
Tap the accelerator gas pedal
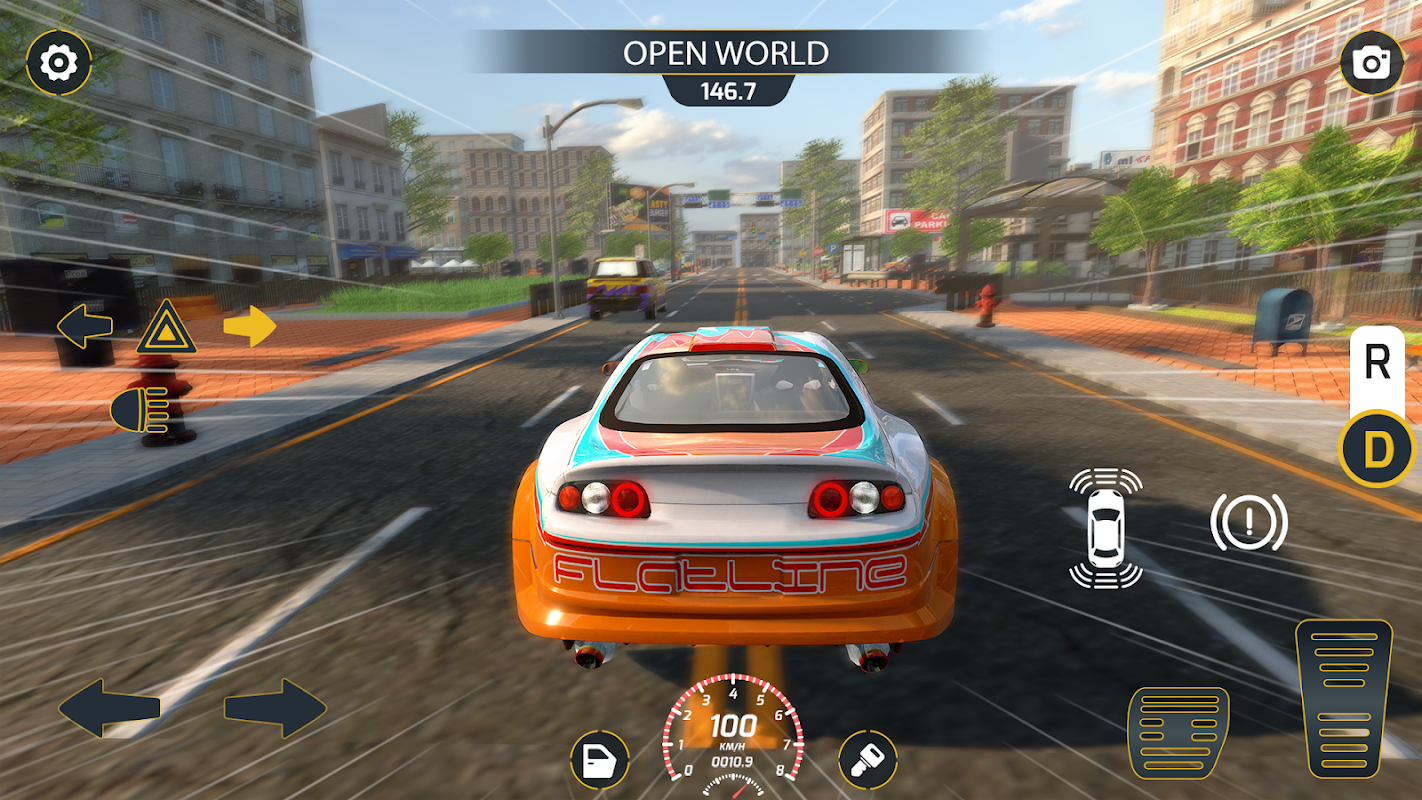coord(1343,697)
